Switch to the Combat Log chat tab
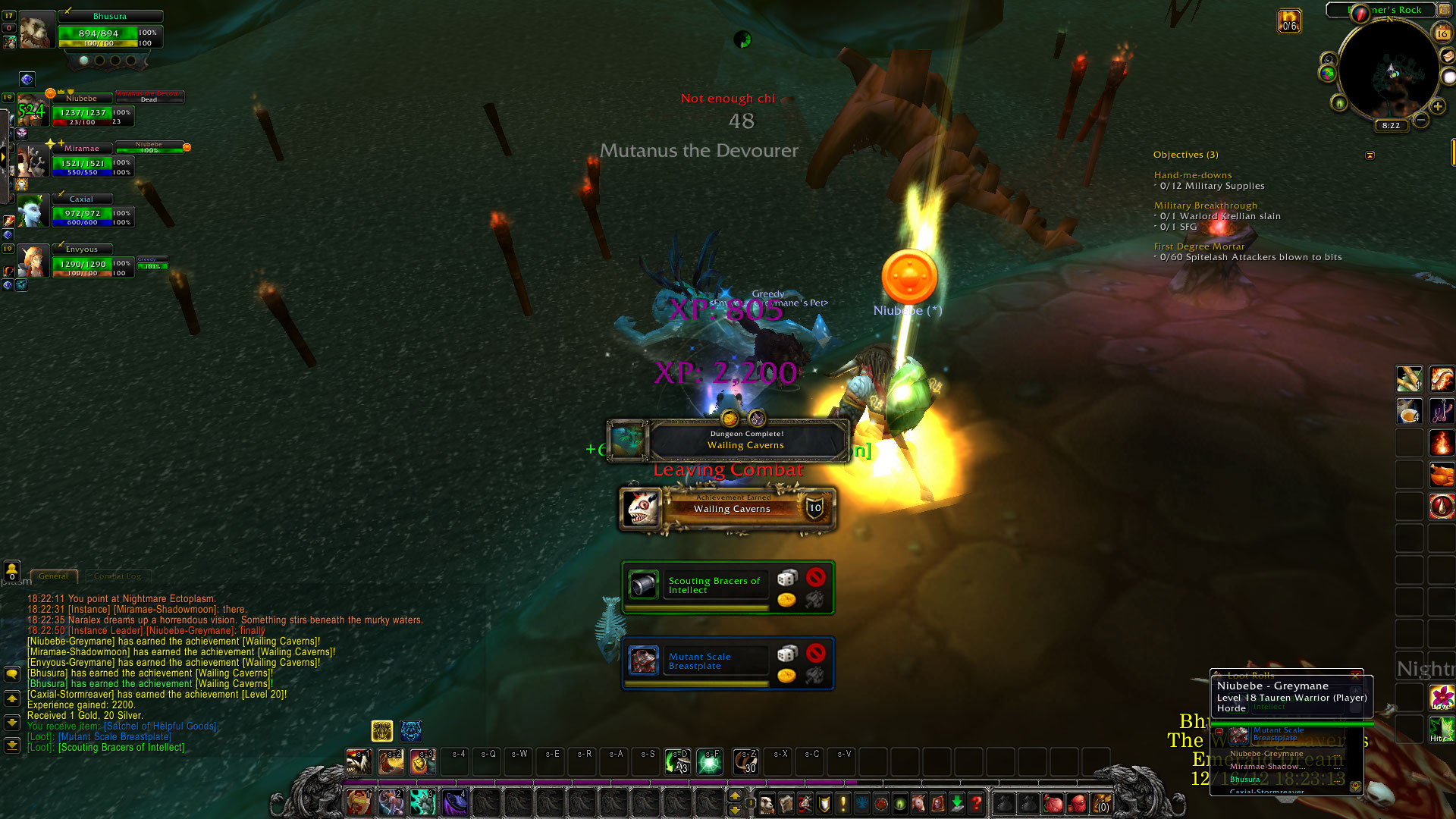Viewport: 1456px width, 819px height. coord(118,576)
